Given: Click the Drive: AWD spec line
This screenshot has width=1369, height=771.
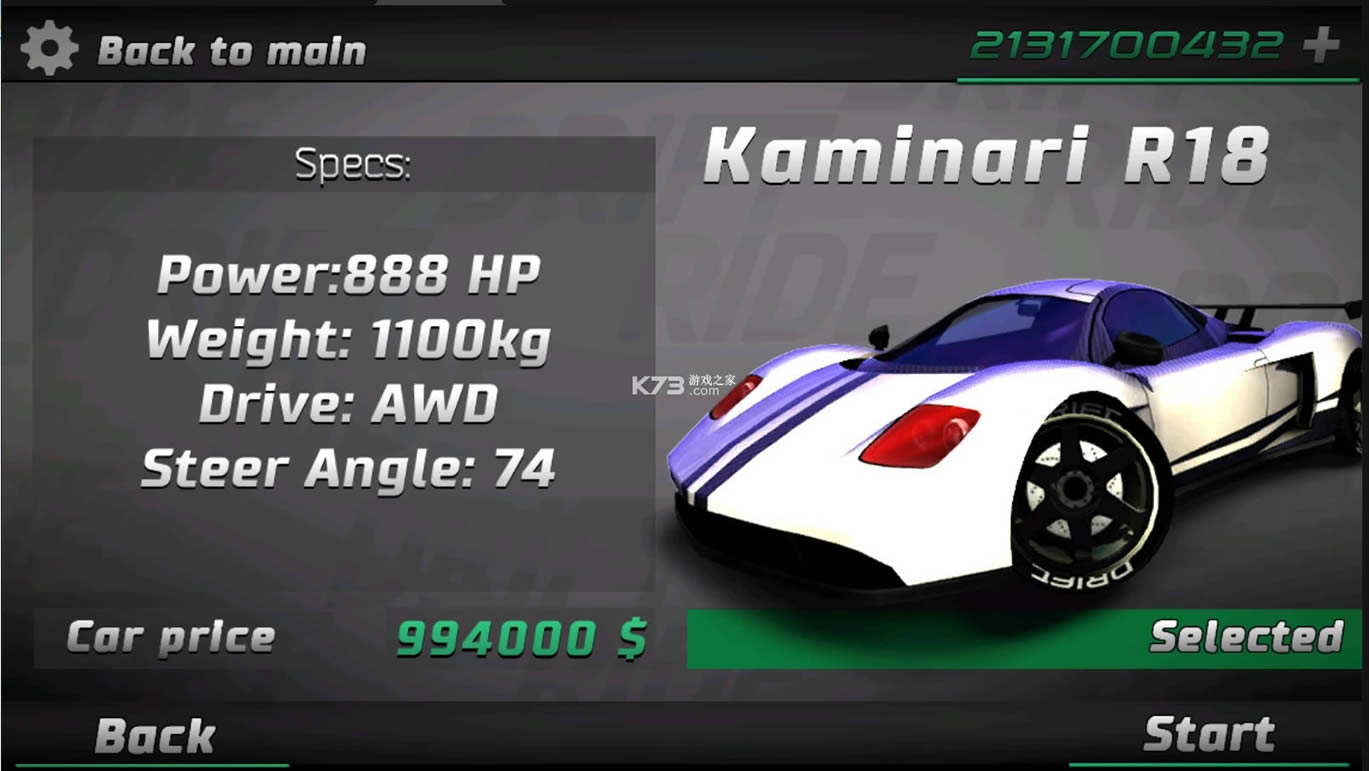Looking at the screenshot, I should 350,402.
